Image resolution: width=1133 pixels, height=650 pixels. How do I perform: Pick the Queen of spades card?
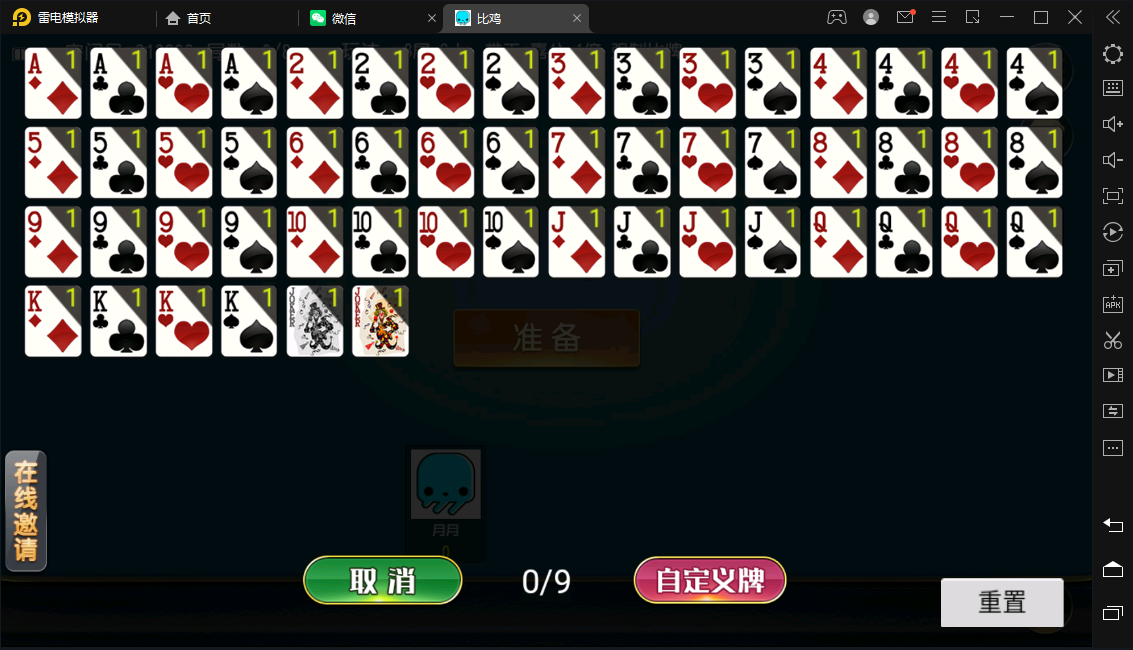(x=1034, y=242)
